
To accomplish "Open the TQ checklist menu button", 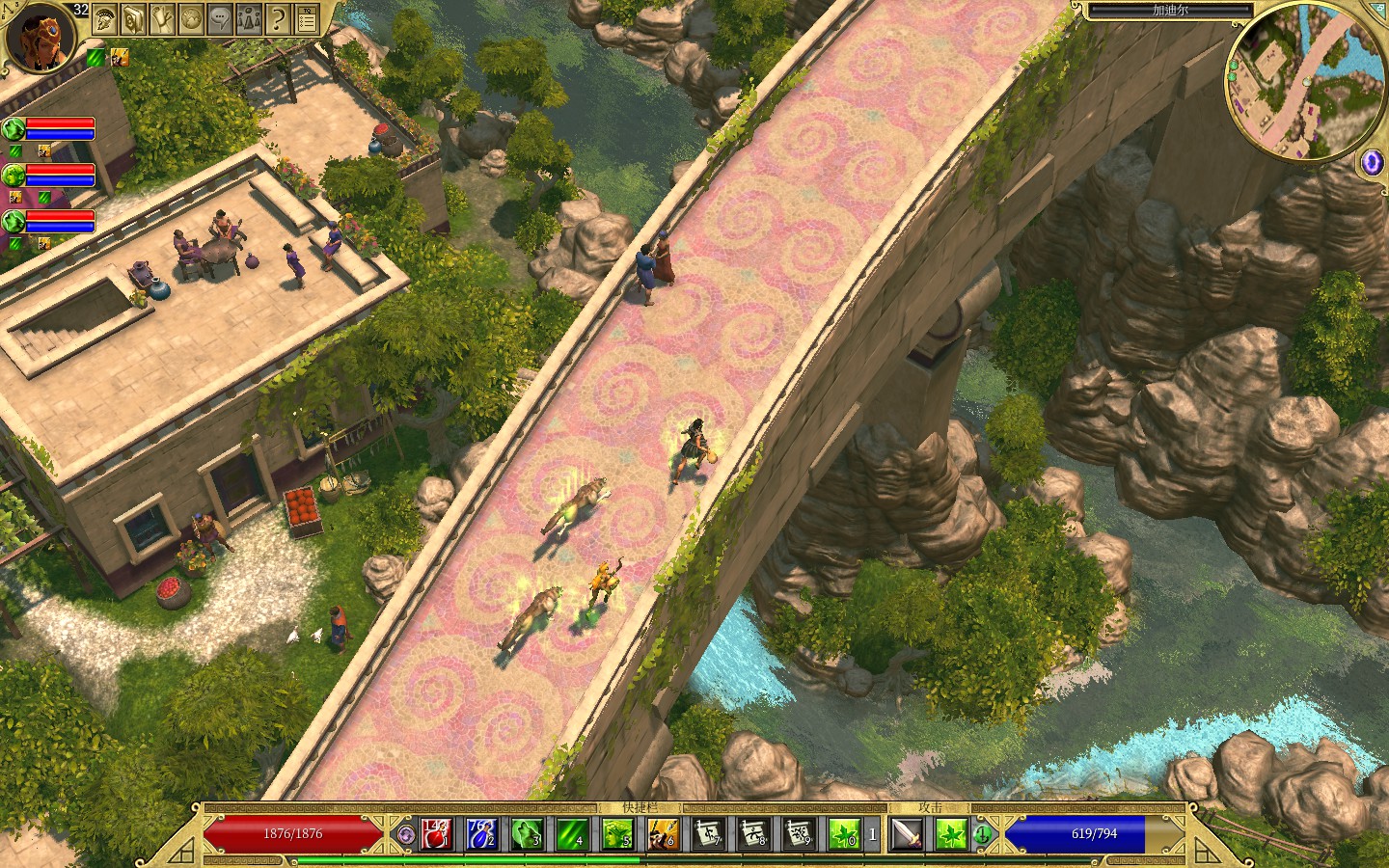I will coord(307,17).
